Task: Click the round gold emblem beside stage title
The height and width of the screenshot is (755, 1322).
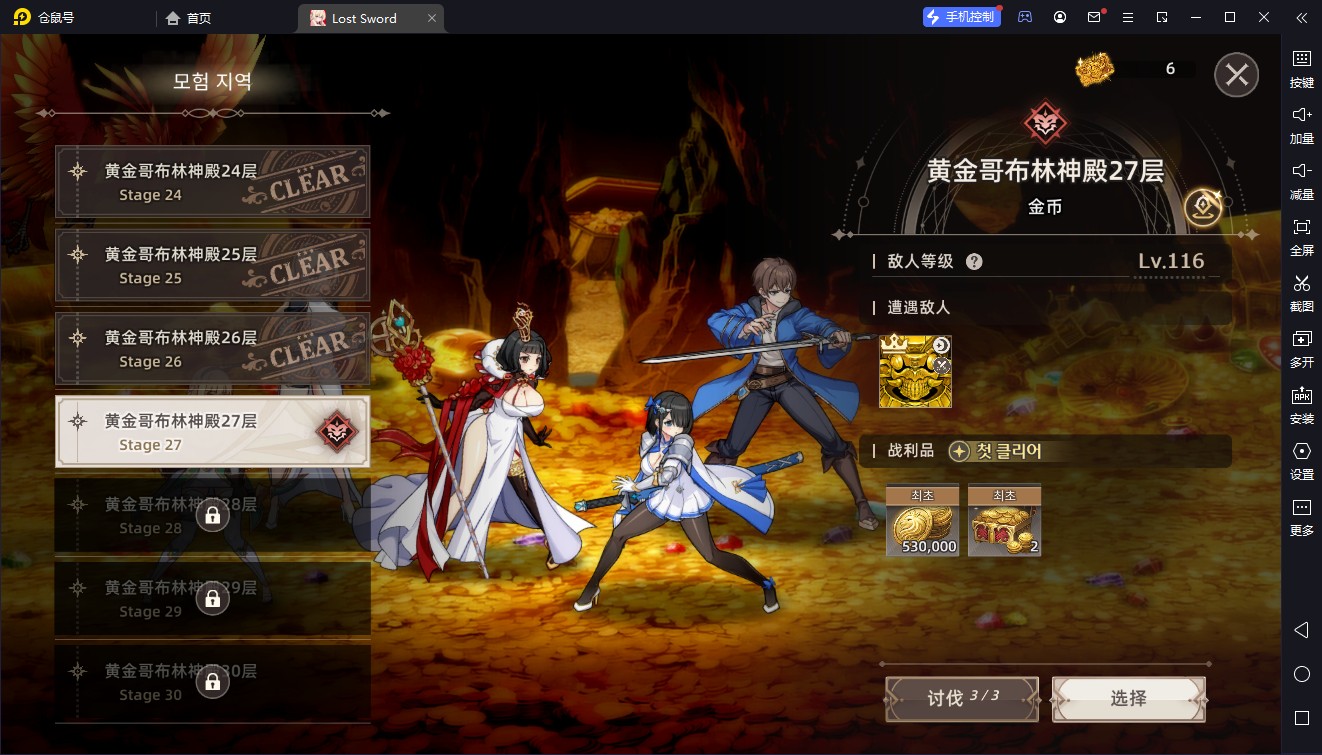Action: coord(1202,207)
